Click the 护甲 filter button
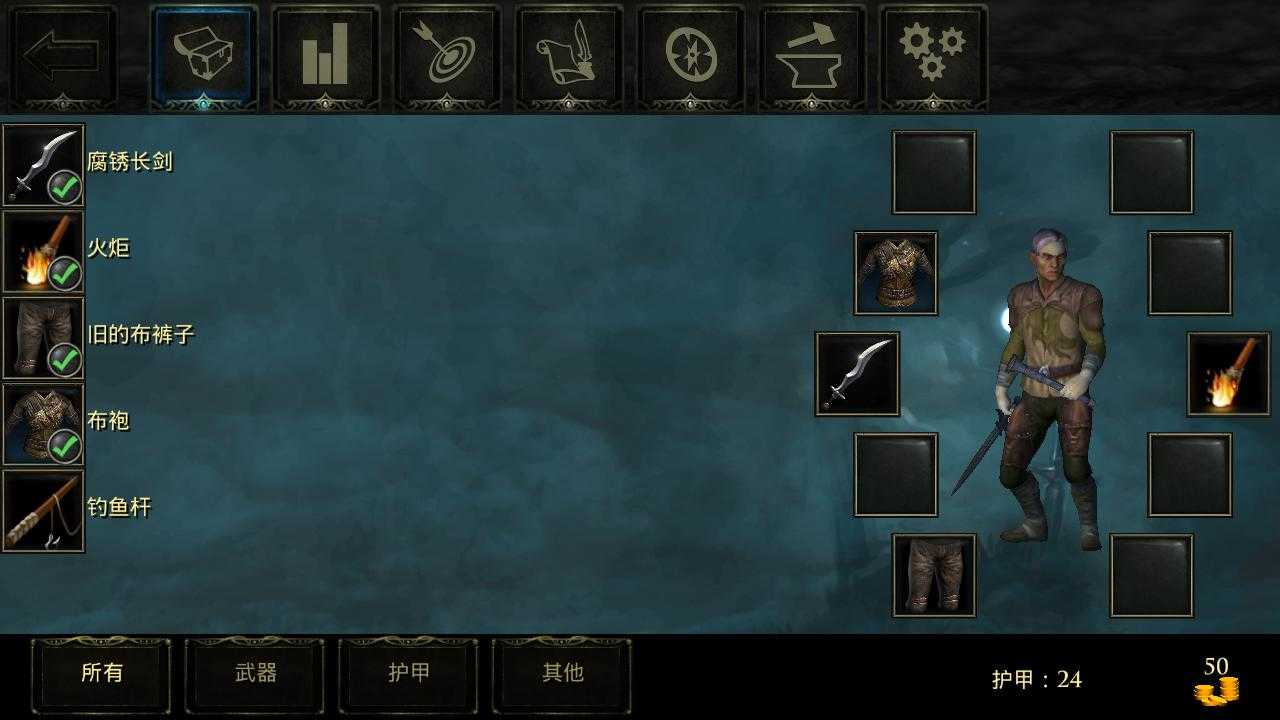Screen dimensions: 1280x720 click(408, 674)
